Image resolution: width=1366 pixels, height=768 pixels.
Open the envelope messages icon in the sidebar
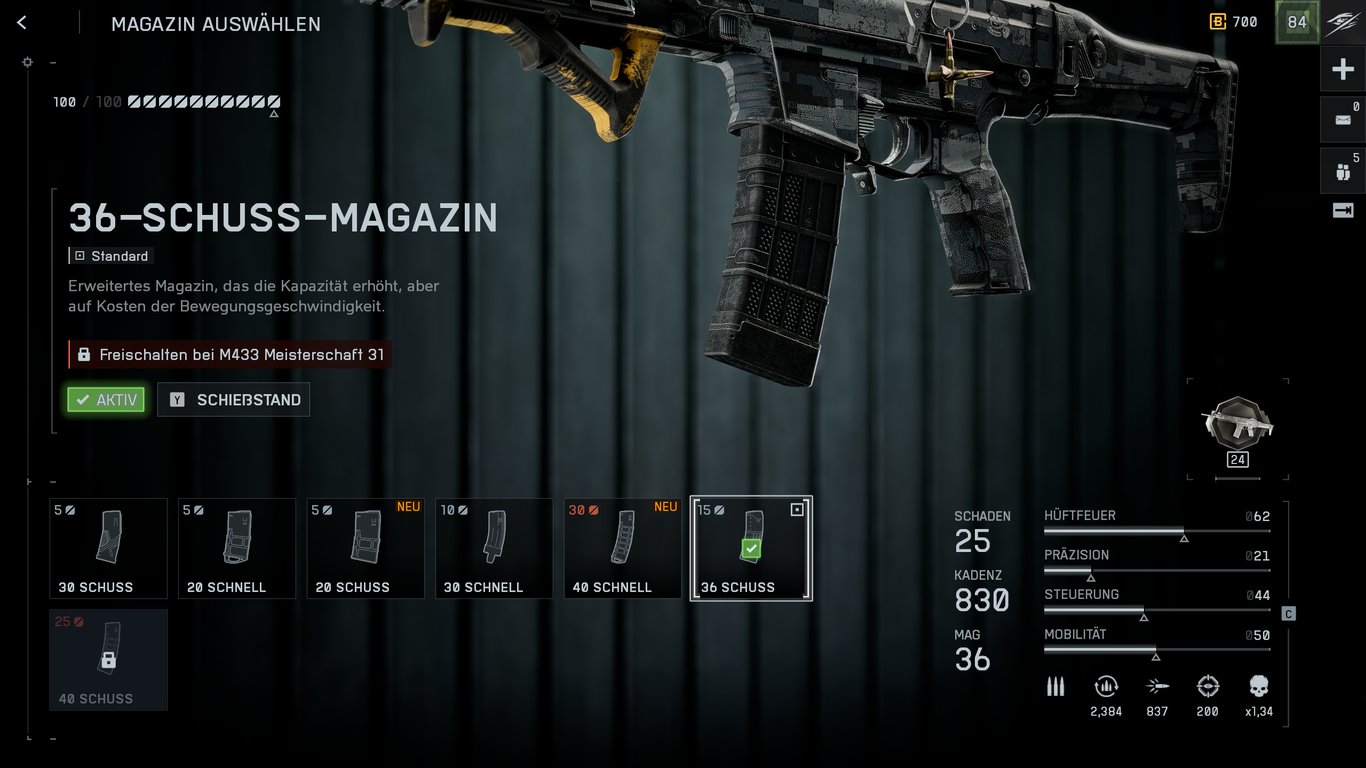(1341, 118)
